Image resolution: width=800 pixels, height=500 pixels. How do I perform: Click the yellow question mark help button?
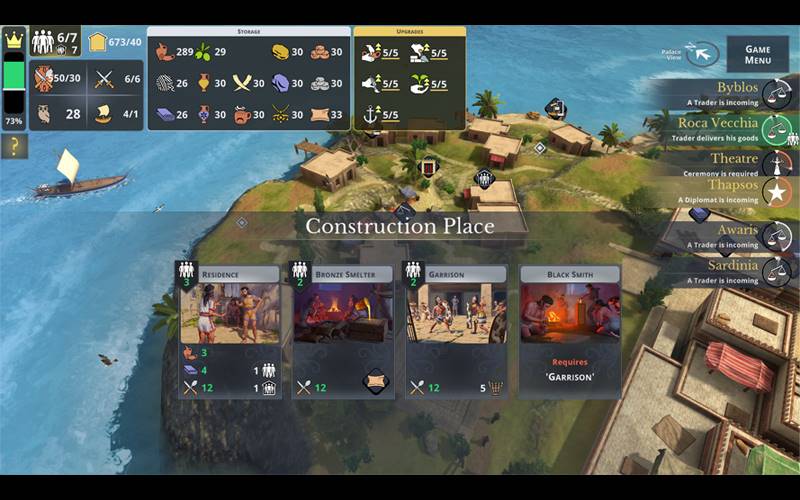(x=14, y=147)
